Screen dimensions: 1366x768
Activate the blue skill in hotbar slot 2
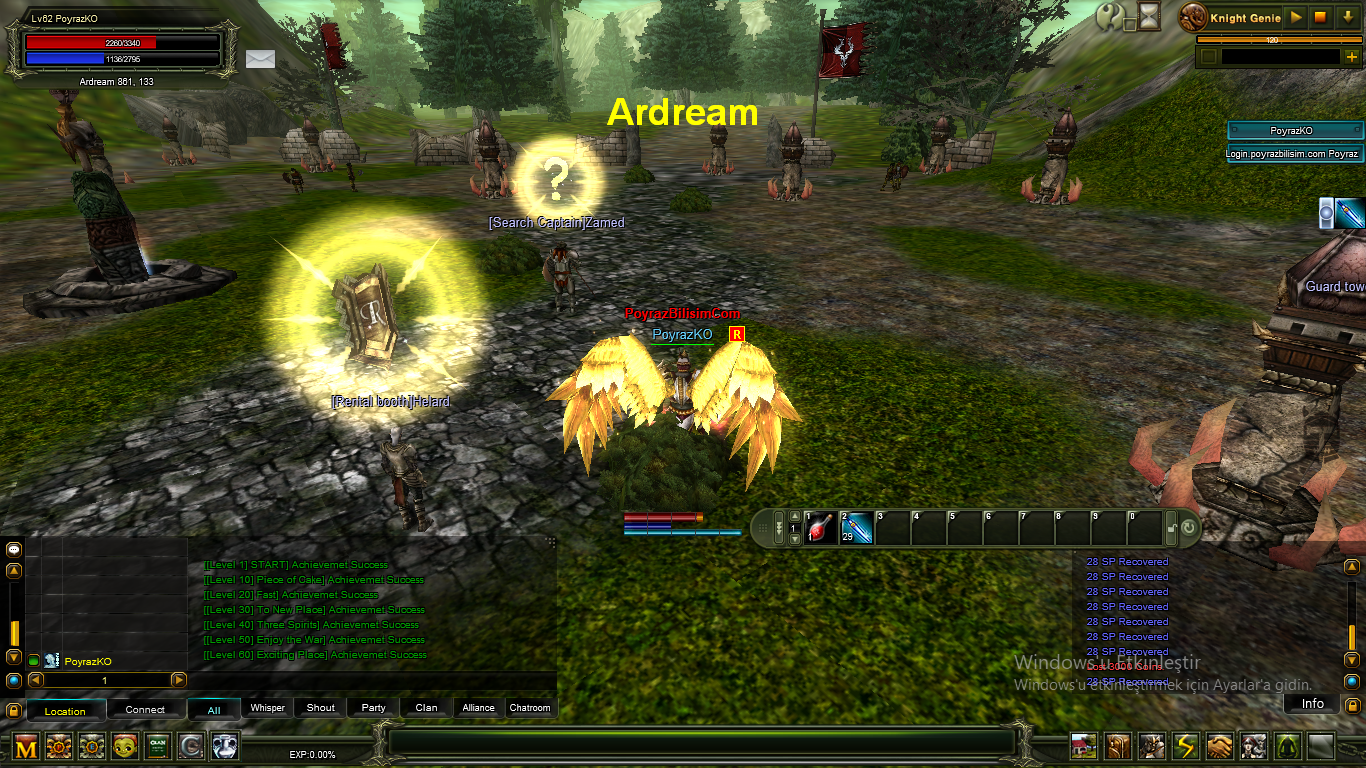[x=856, y=527]
